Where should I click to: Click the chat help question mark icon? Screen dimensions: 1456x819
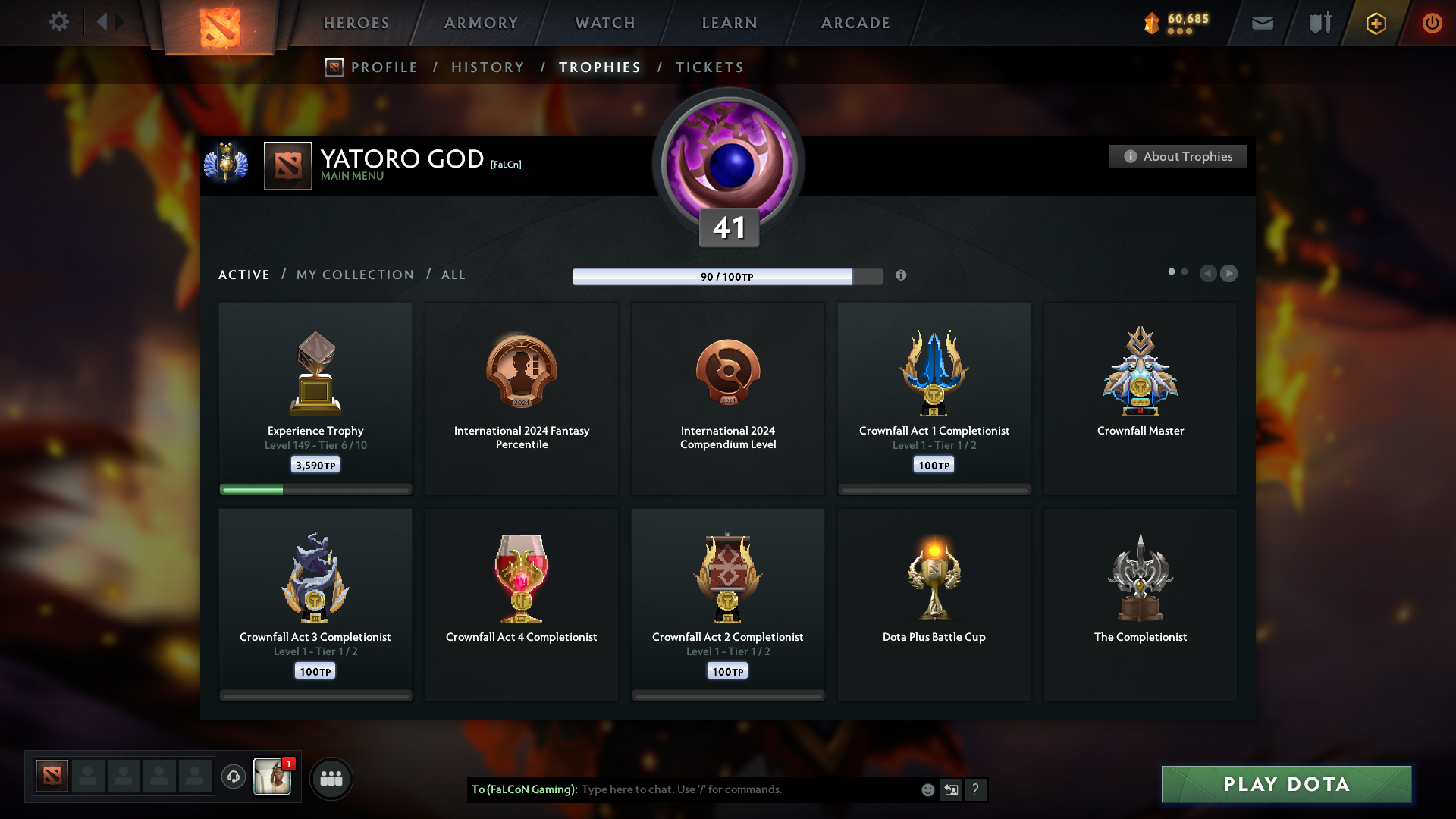976,789
